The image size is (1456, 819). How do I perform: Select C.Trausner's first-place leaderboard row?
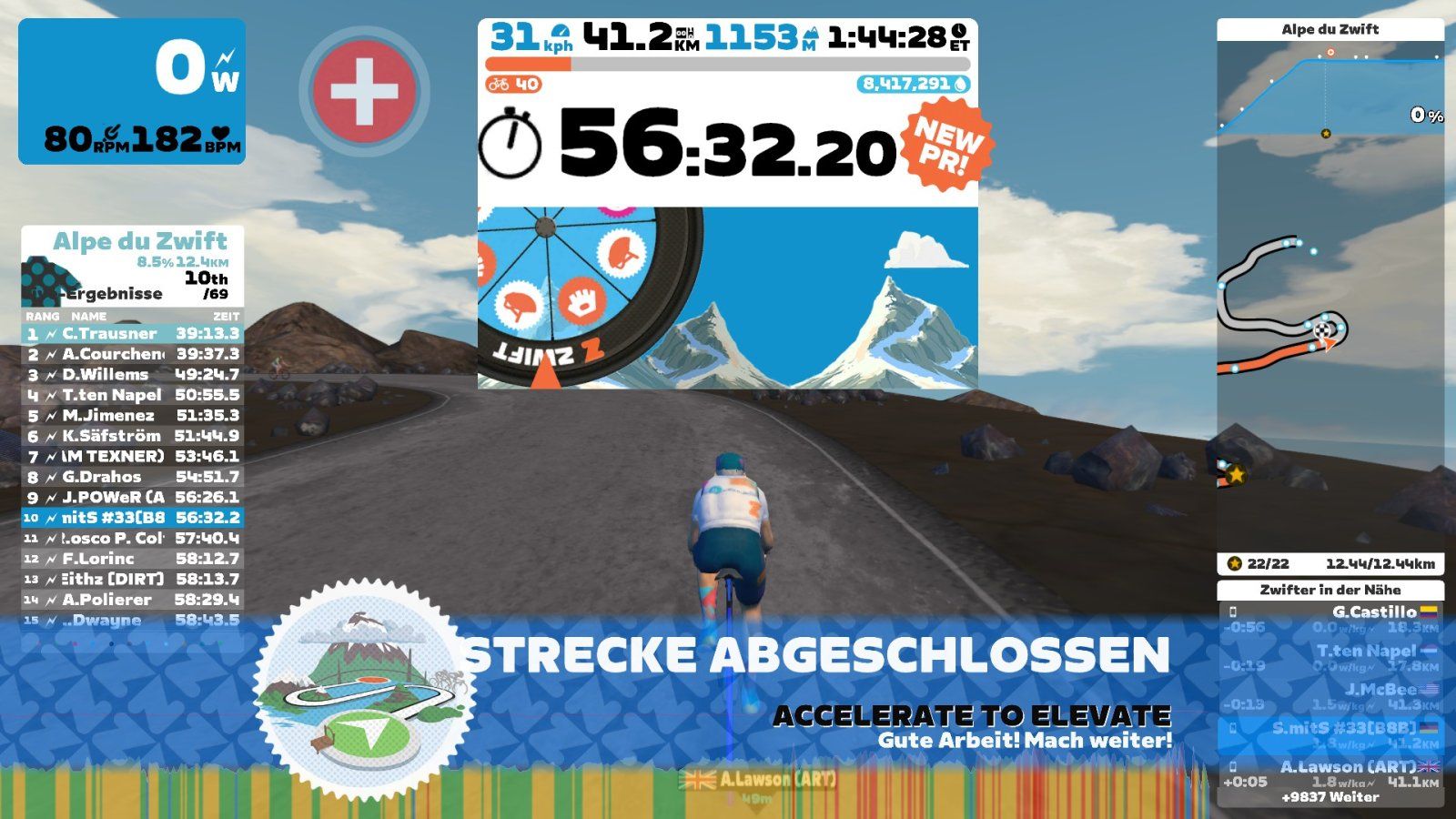133,333
